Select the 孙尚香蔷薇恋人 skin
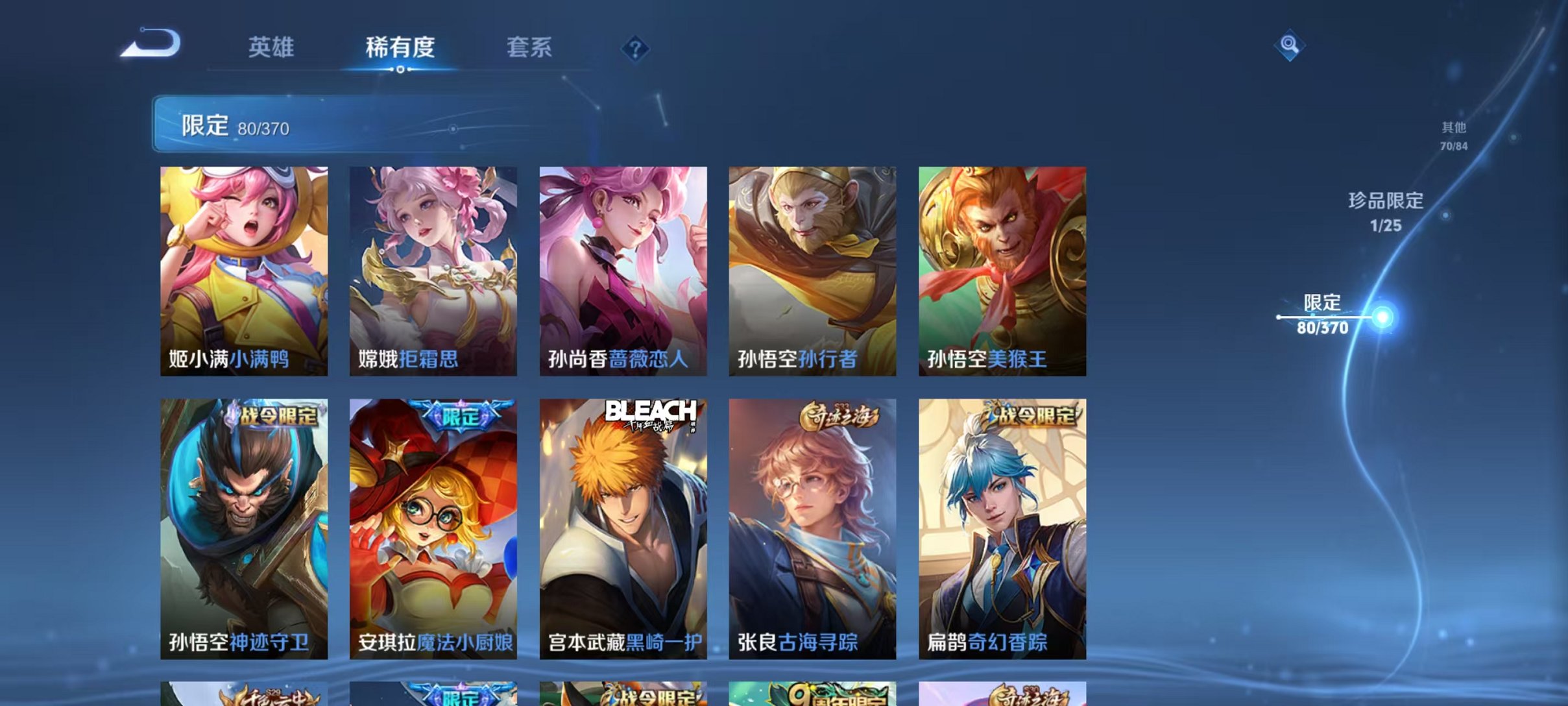The width and height of the screenshot is (1568, 706). (622, 273)
